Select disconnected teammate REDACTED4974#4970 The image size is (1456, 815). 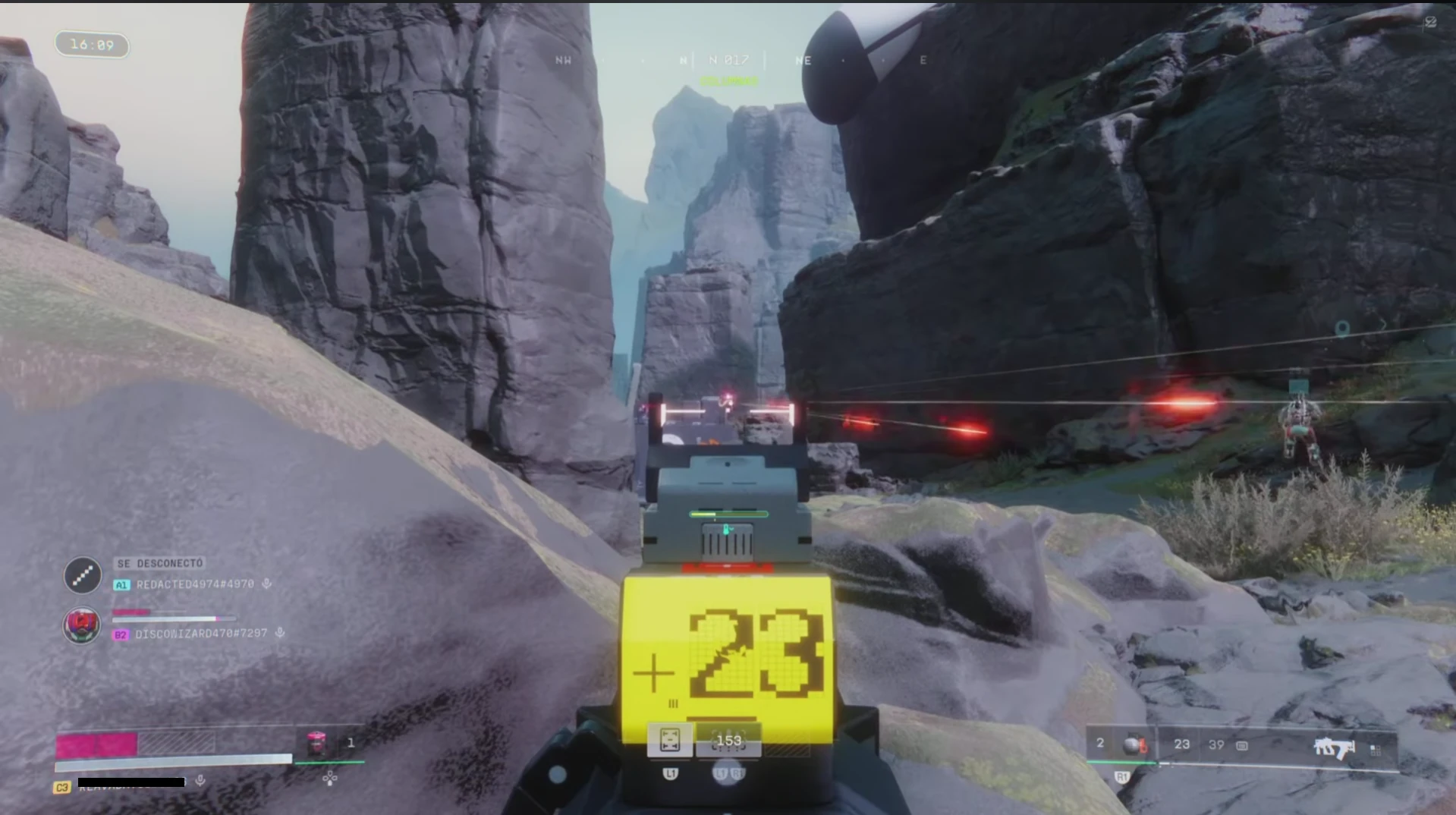pyautogui.click(x=195, y=584)
